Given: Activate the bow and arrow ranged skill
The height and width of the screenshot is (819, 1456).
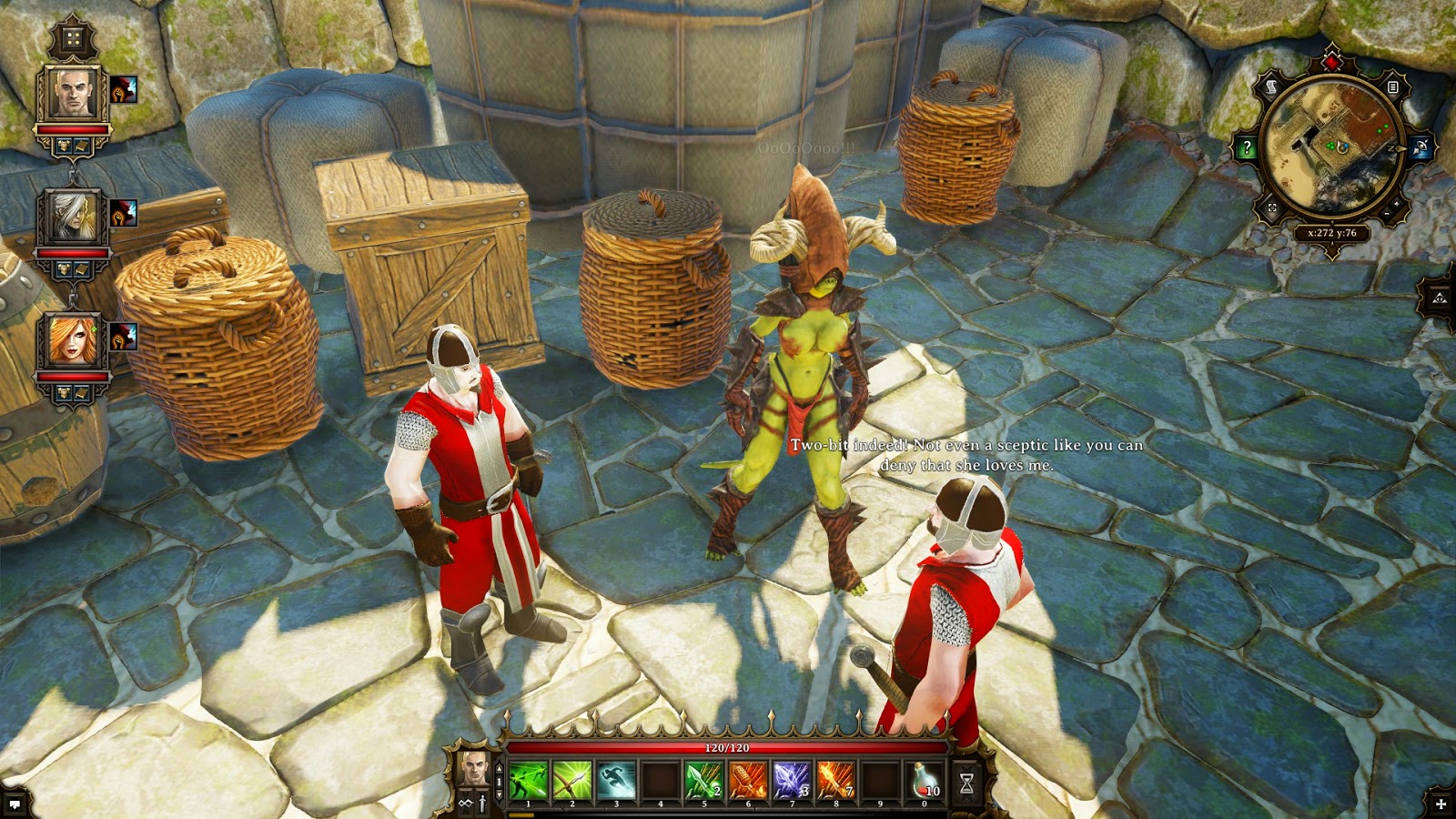Looking at the screenshot, I should tap(571, 780).
